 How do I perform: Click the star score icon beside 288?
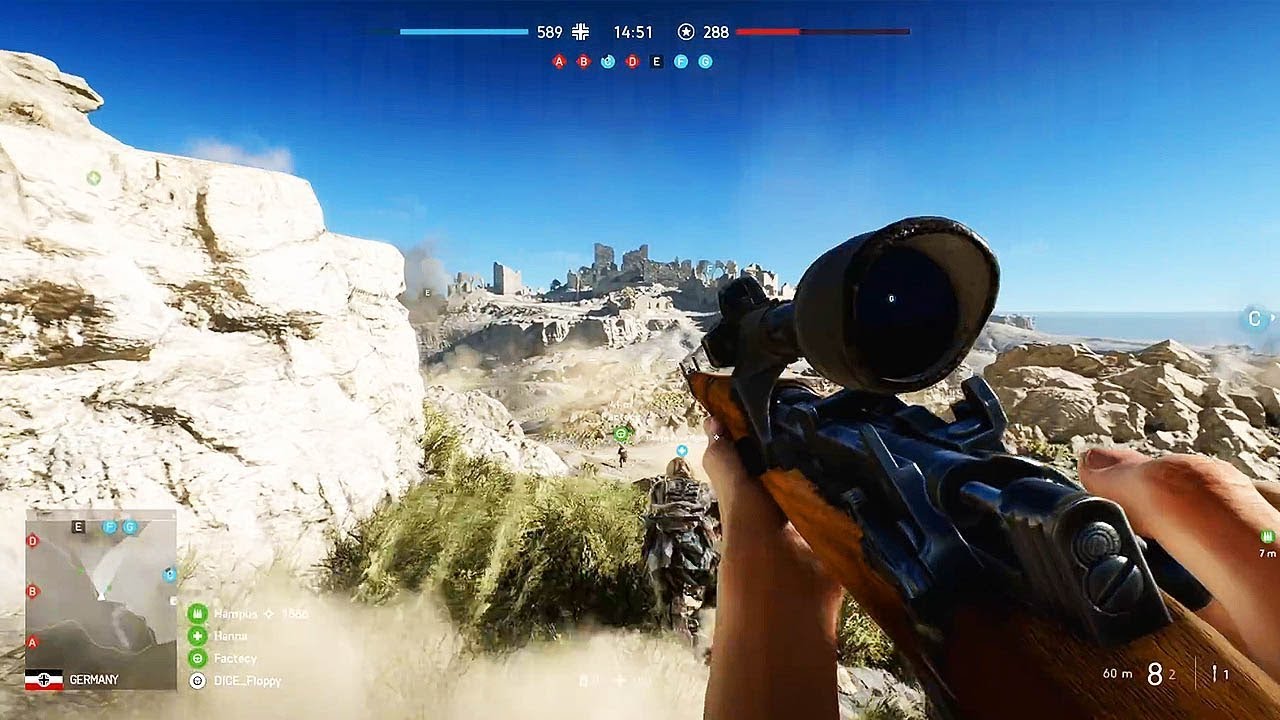click(x=686, y=31)
